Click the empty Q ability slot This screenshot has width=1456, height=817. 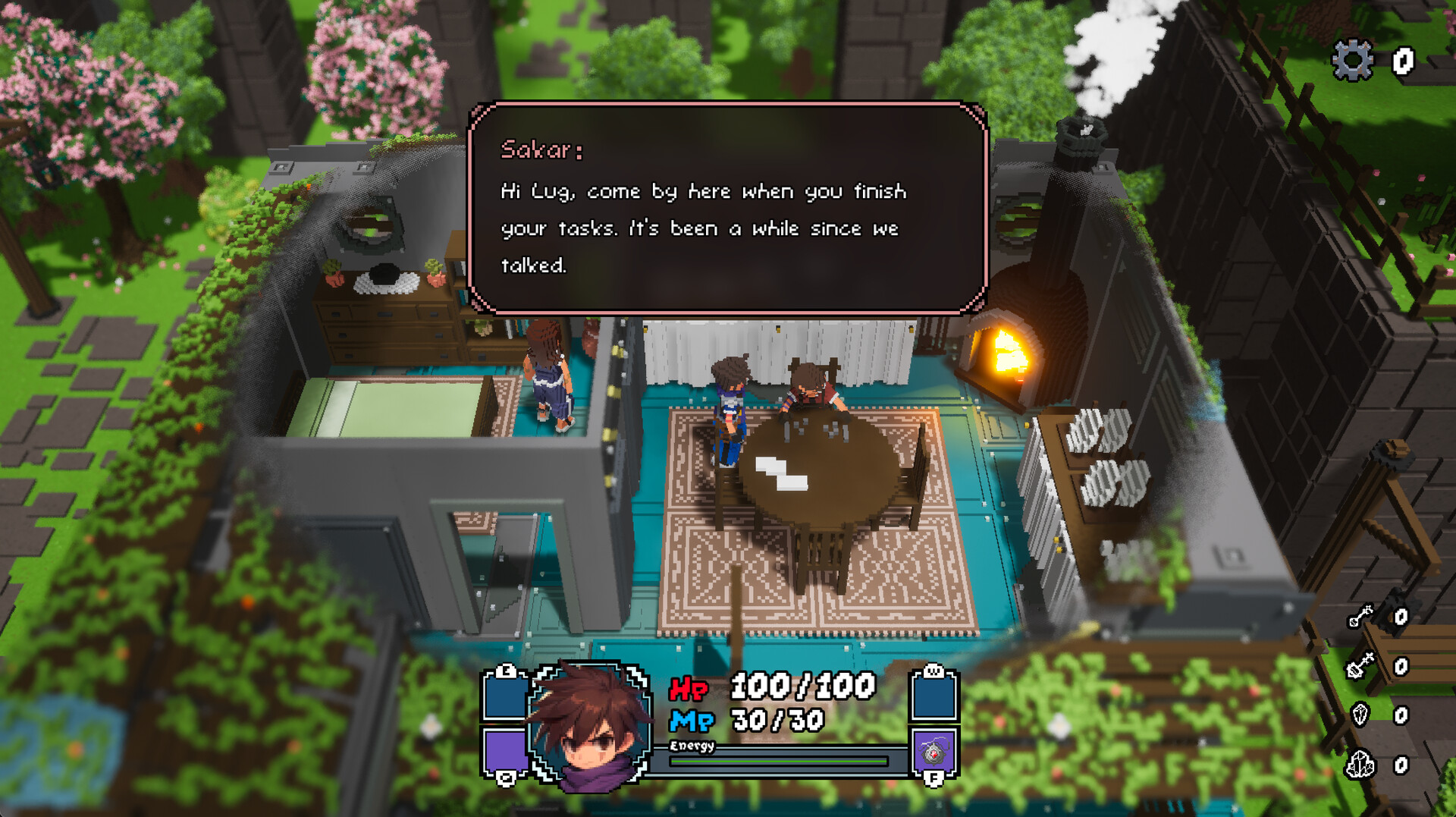tap(505, 749)
